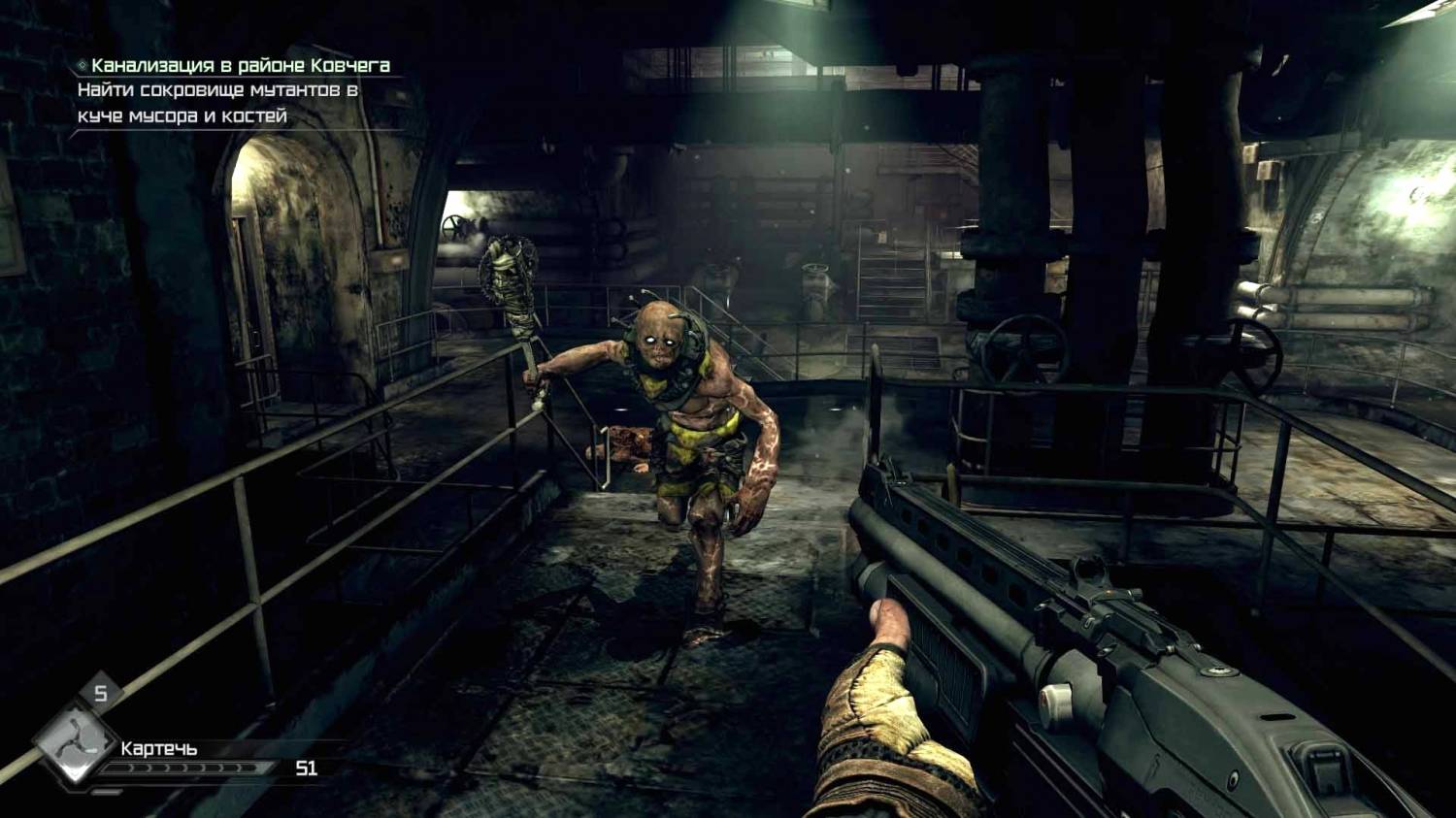This screenshot has height=818, width=1456.
Task: Click the wingstick item icon
Action: 75,742
